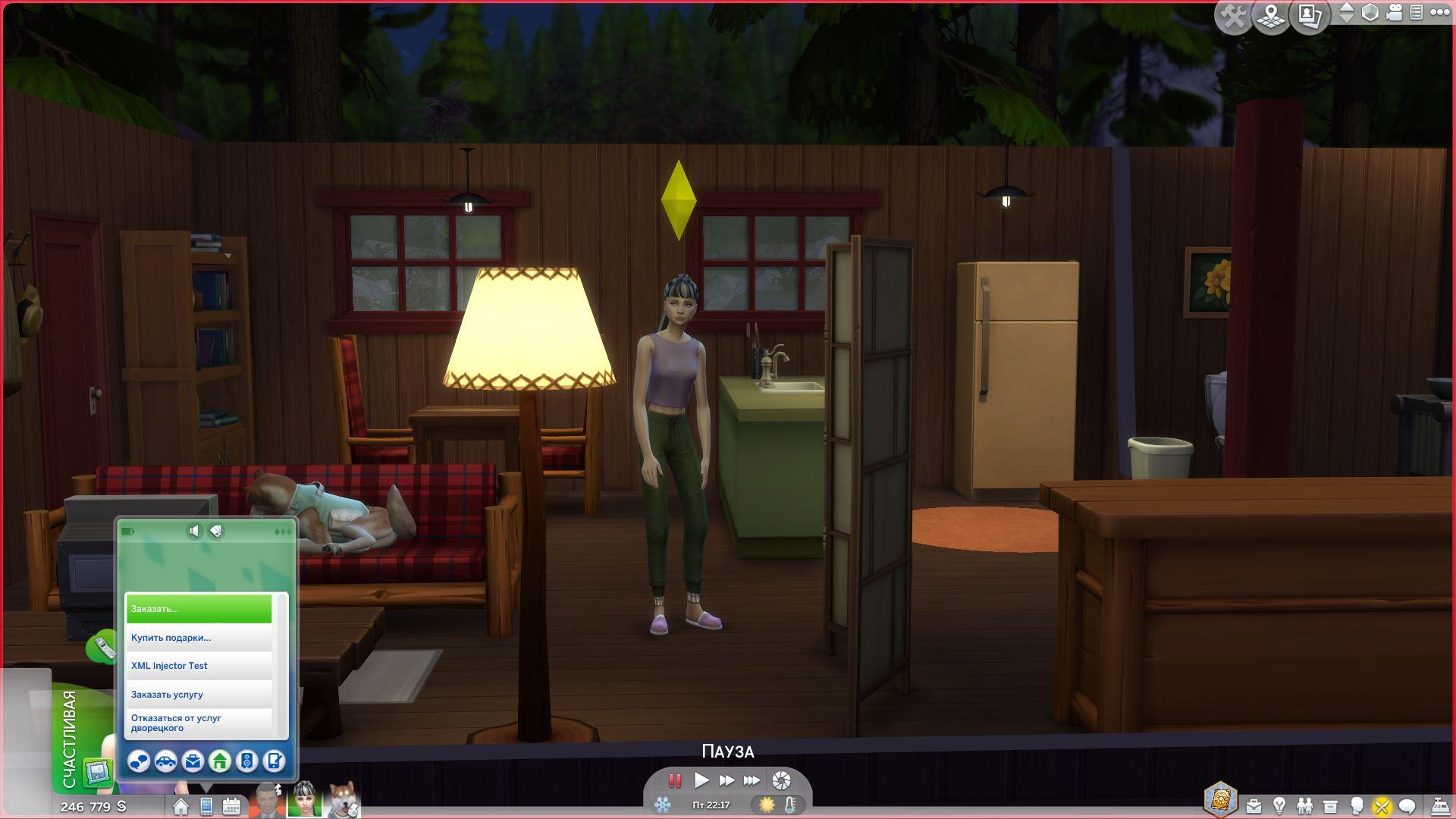Switch to the phone's speech-bubble social tab

[x=139, y=761]
